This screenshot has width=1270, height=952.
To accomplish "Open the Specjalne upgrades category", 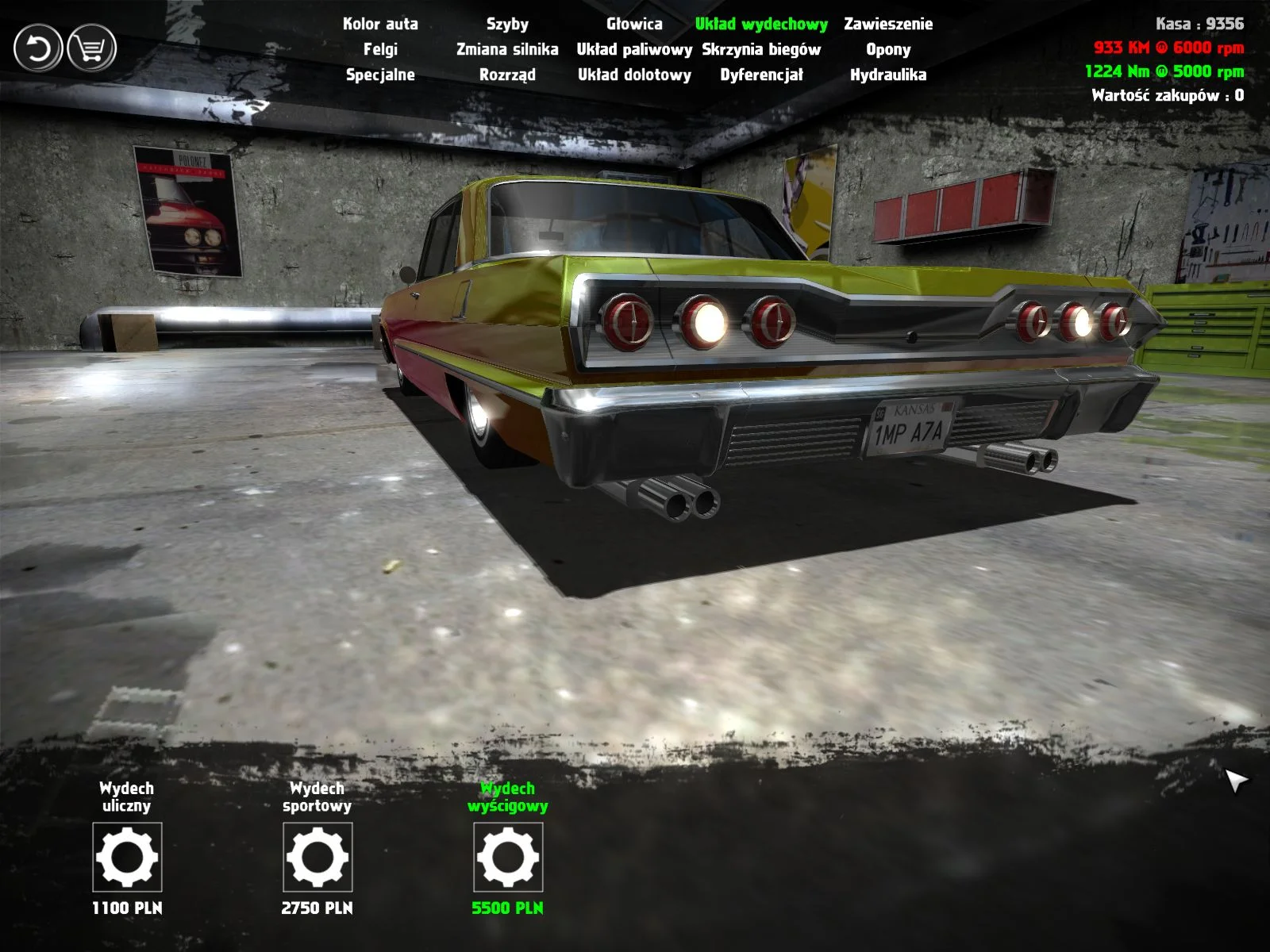I will point(381,76).
